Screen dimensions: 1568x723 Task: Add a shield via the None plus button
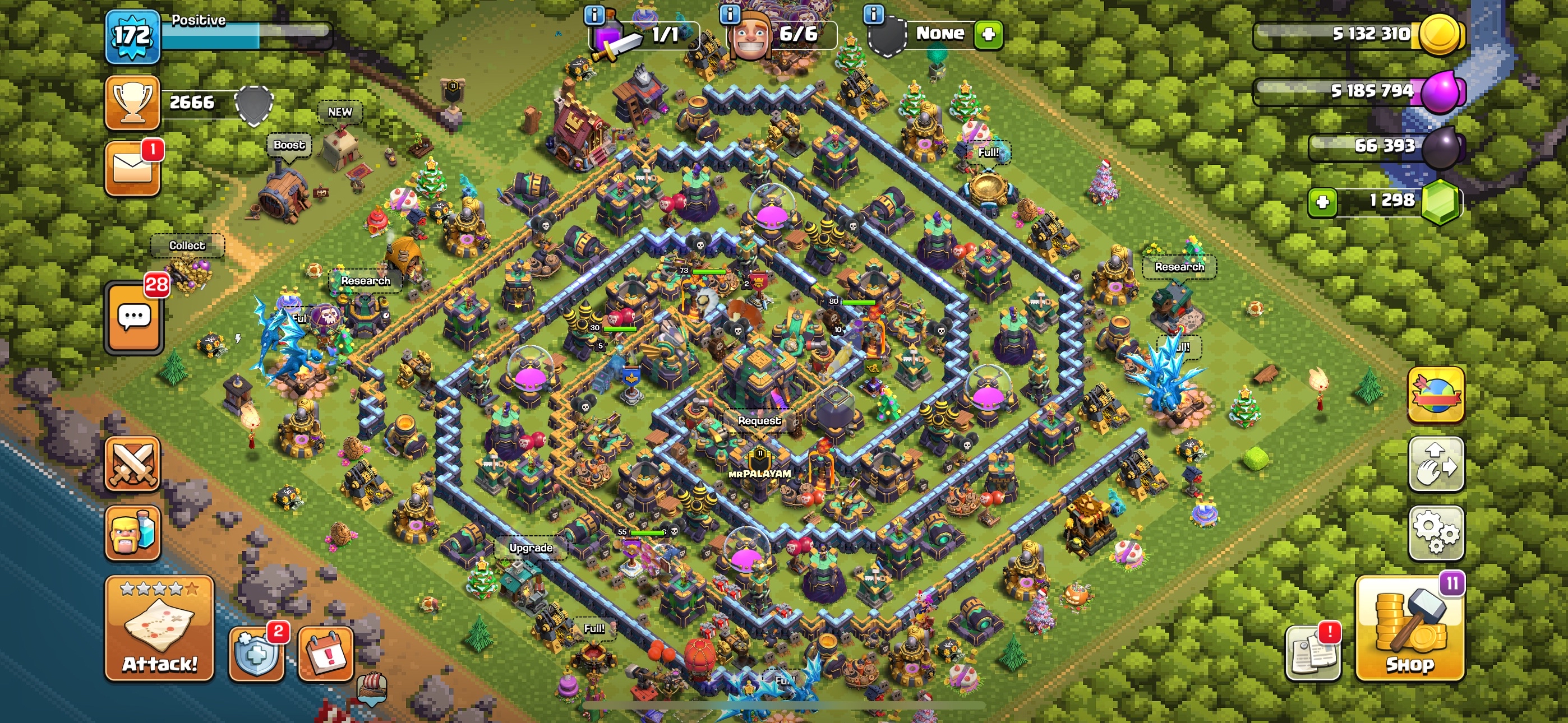point(988,34)
